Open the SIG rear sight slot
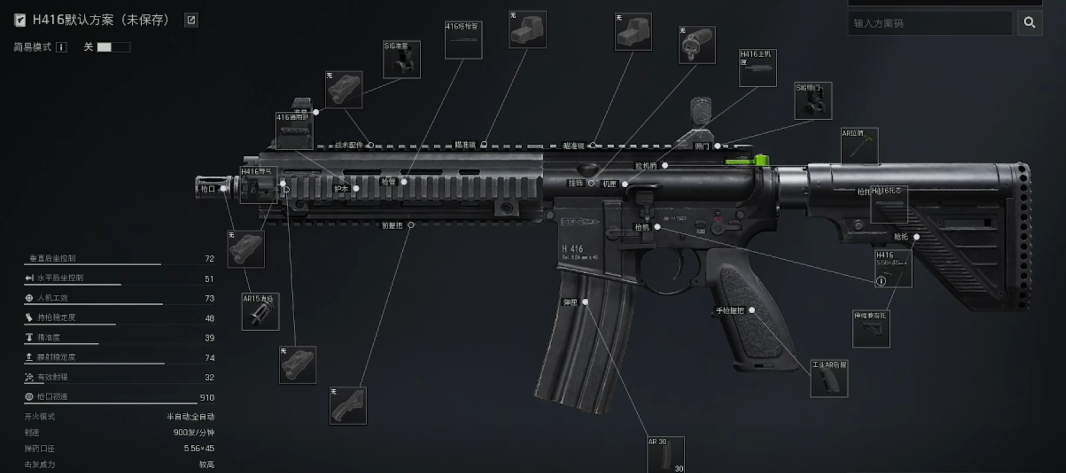Screen dimensions: 1066x473 (813, 101)
